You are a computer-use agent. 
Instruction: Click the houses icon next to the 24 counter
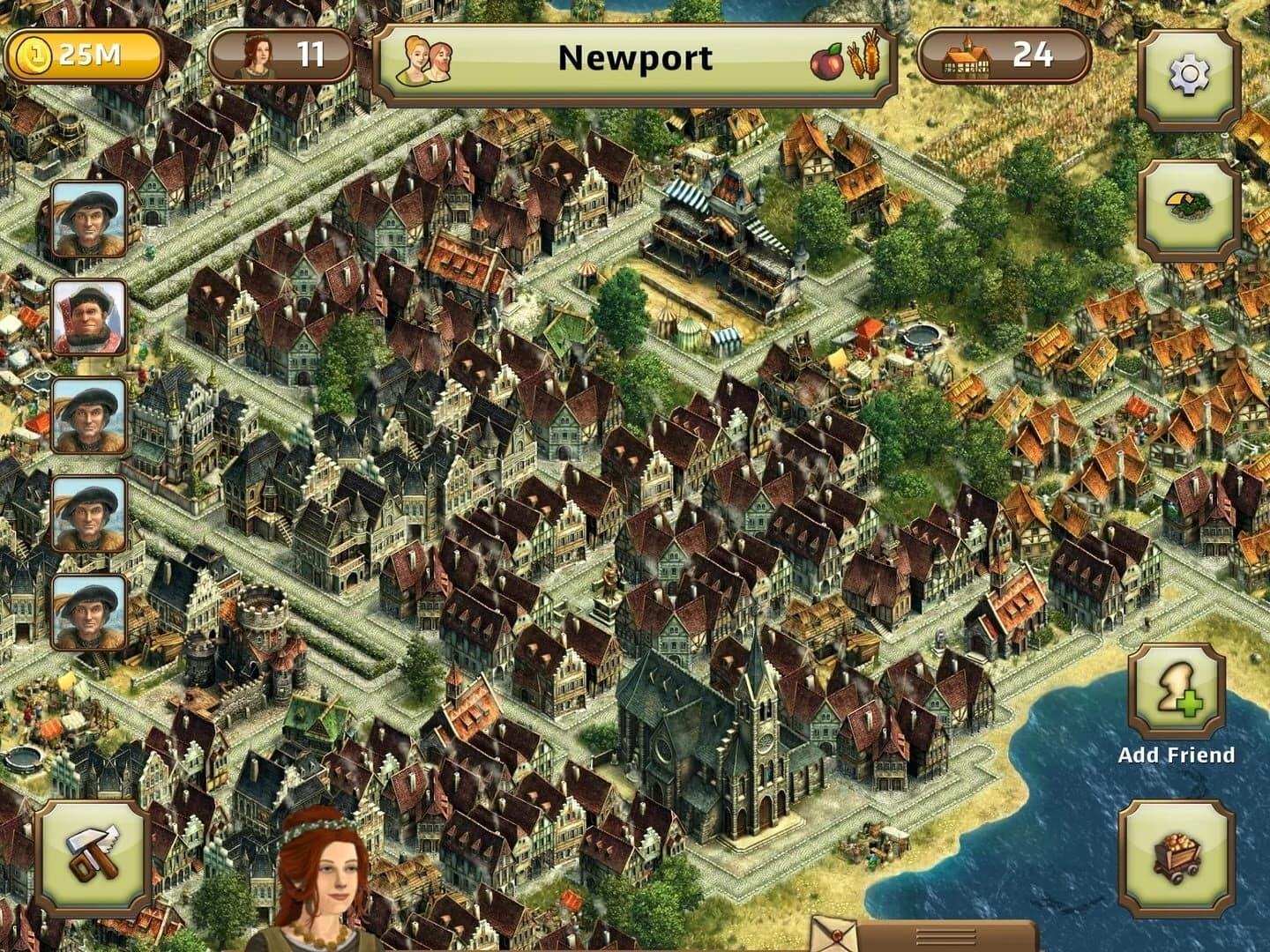(966, 56)
